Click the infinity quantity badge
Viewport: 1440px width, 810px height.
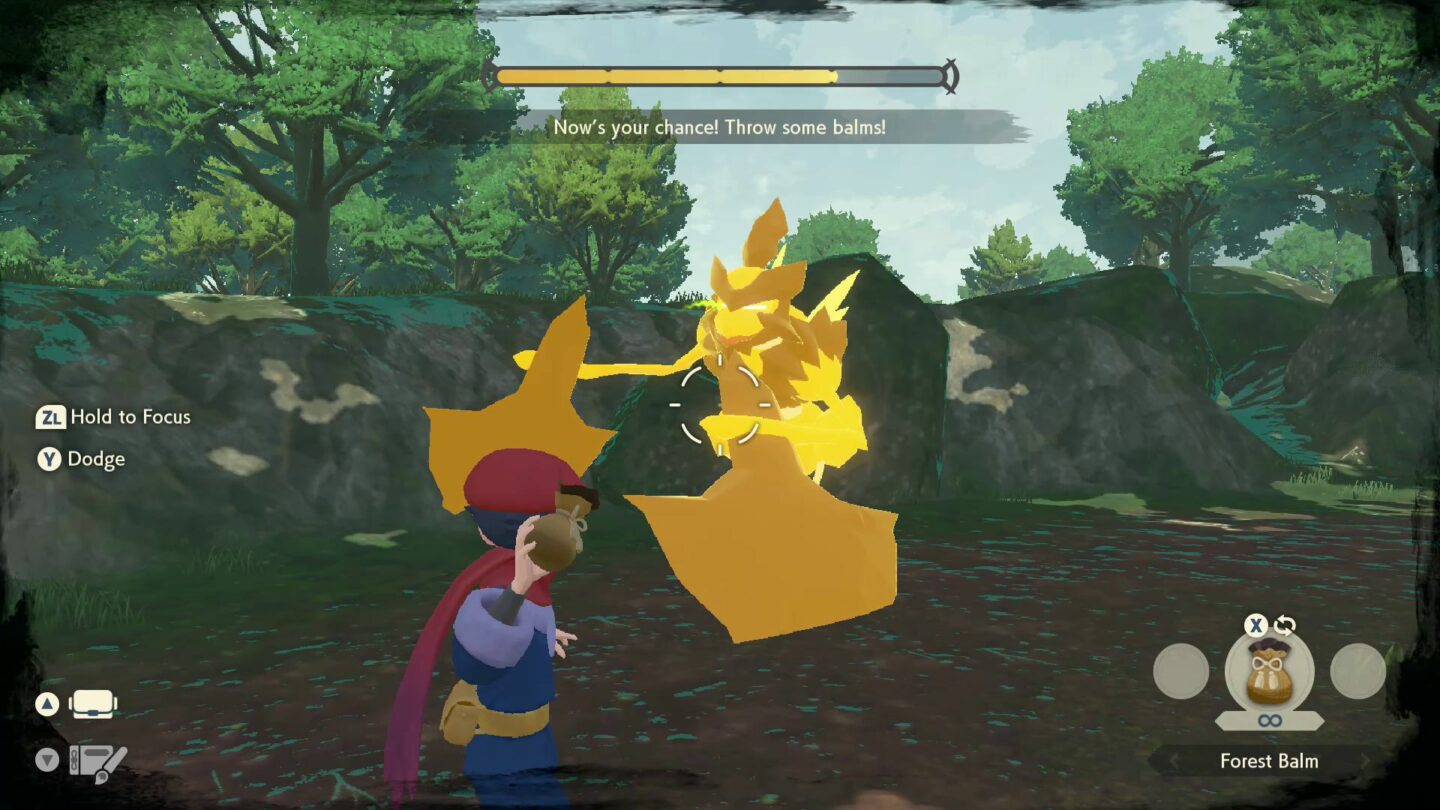pyautogui.click(x=1269, y=721)
